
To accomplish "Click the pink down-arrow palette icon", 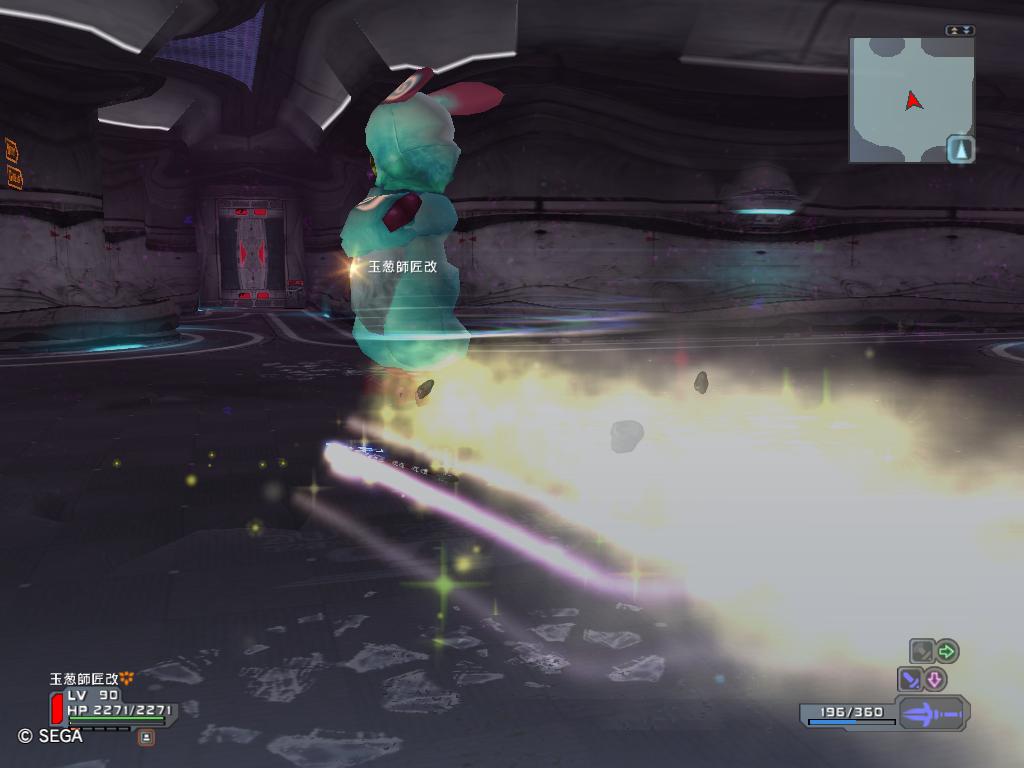I will point(935,680).
